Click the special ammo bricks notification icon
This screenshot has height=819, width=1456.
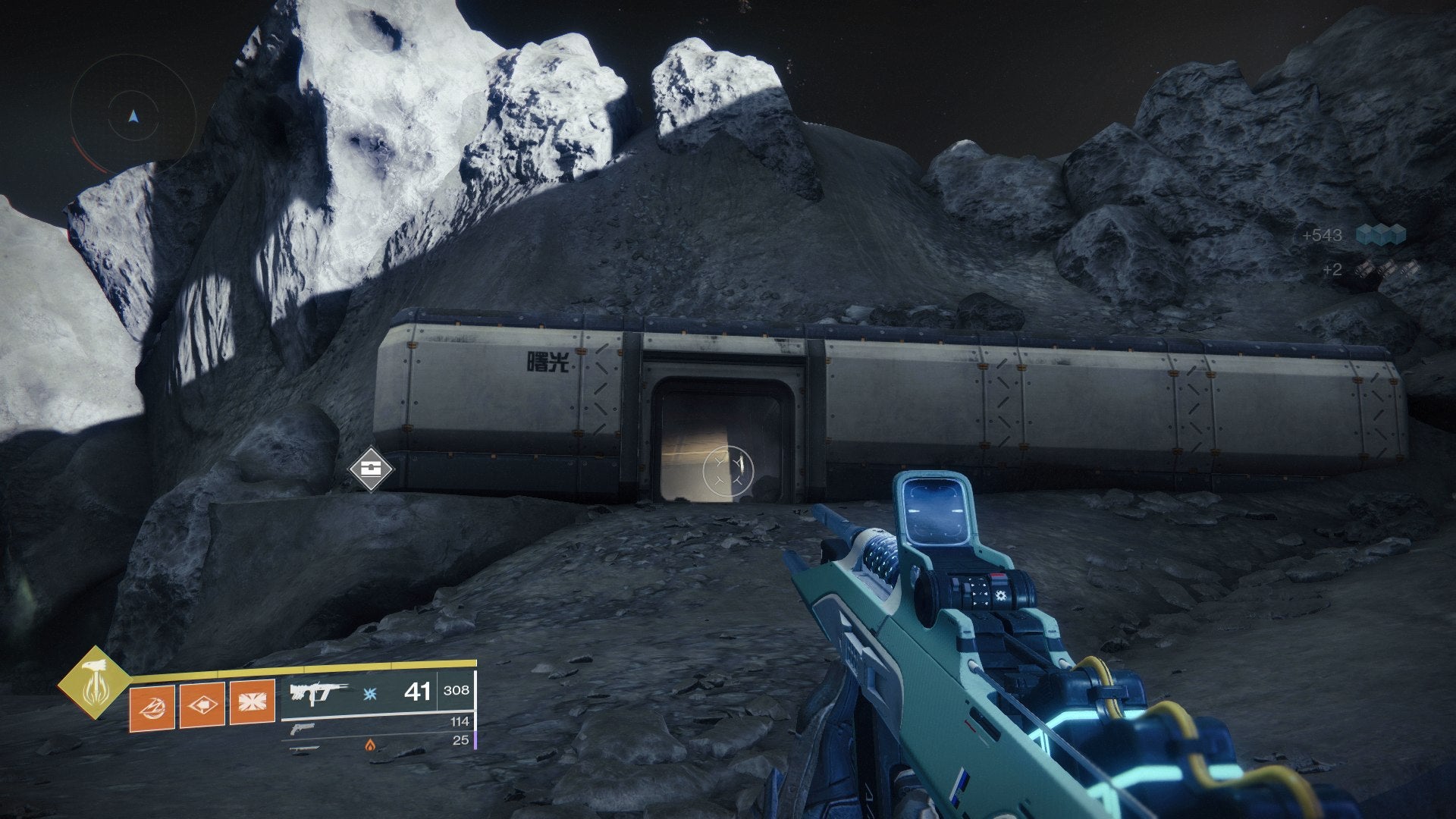pos(1385,268)
